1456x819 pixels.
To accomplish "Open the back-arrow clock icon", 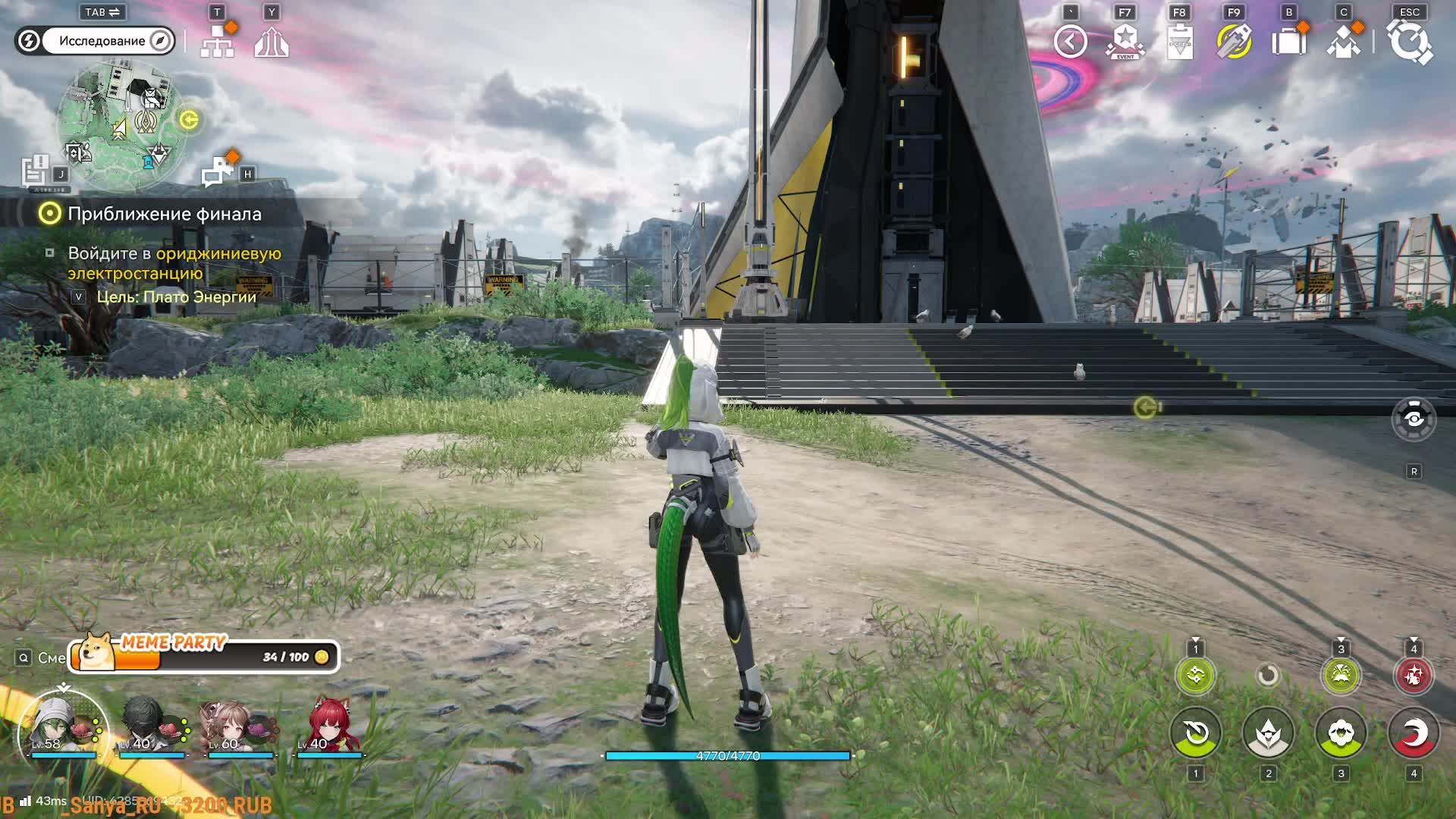I will [x=1071, y=42].
